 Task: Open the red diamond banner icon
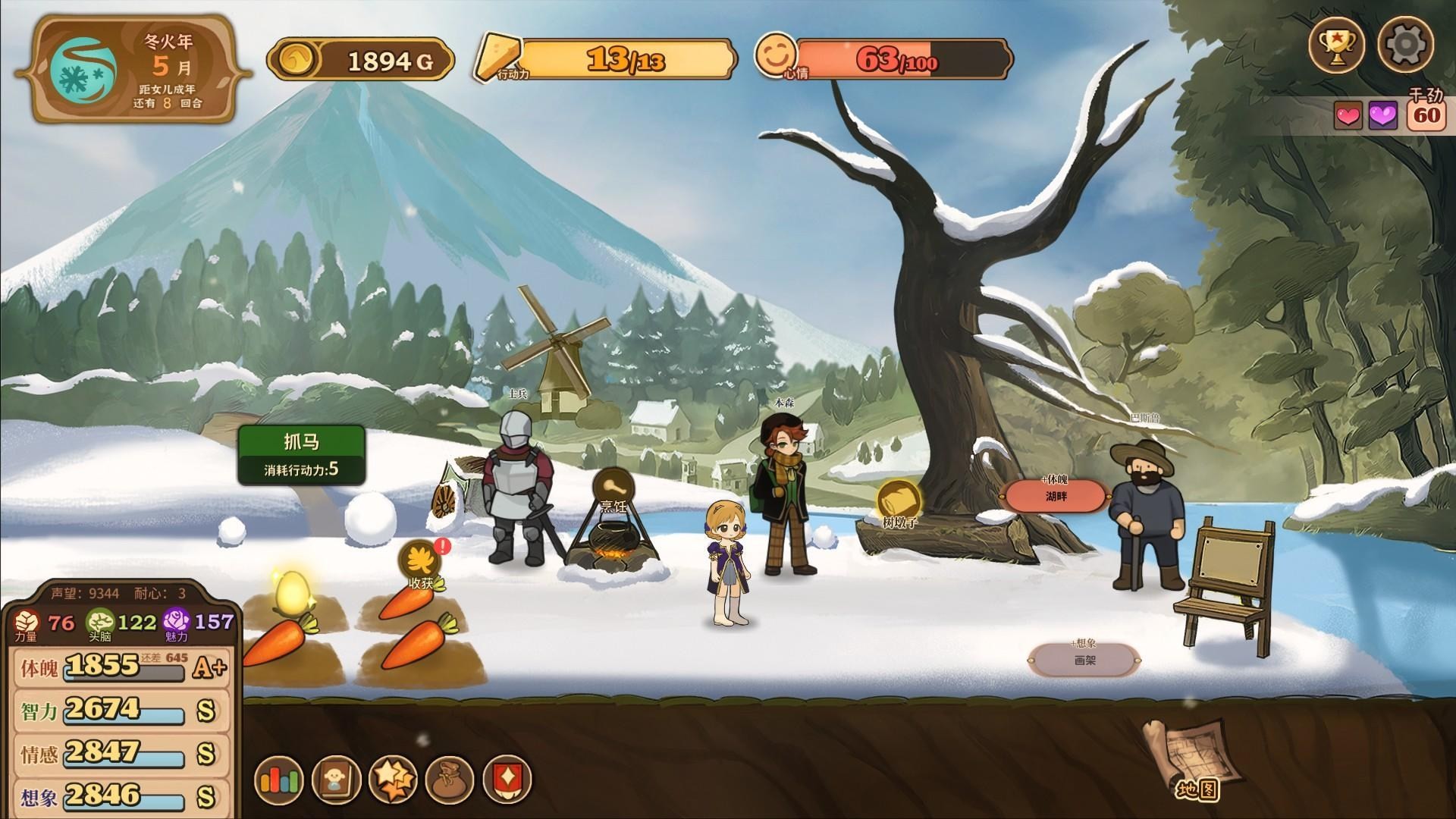point(507,779)
